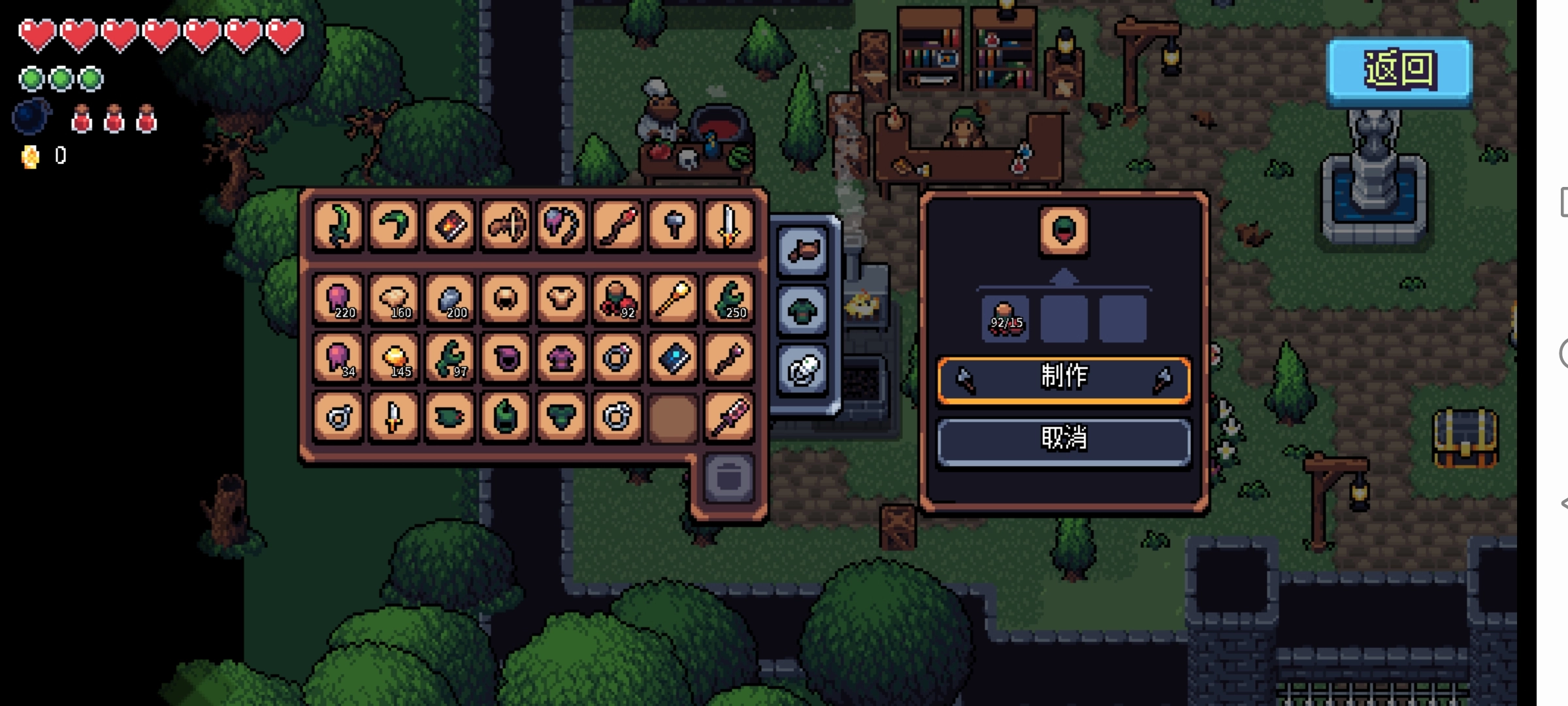Click the trash bin slot
The image size is (1568, 706).
pyautogui.click(x=728, y=477)
